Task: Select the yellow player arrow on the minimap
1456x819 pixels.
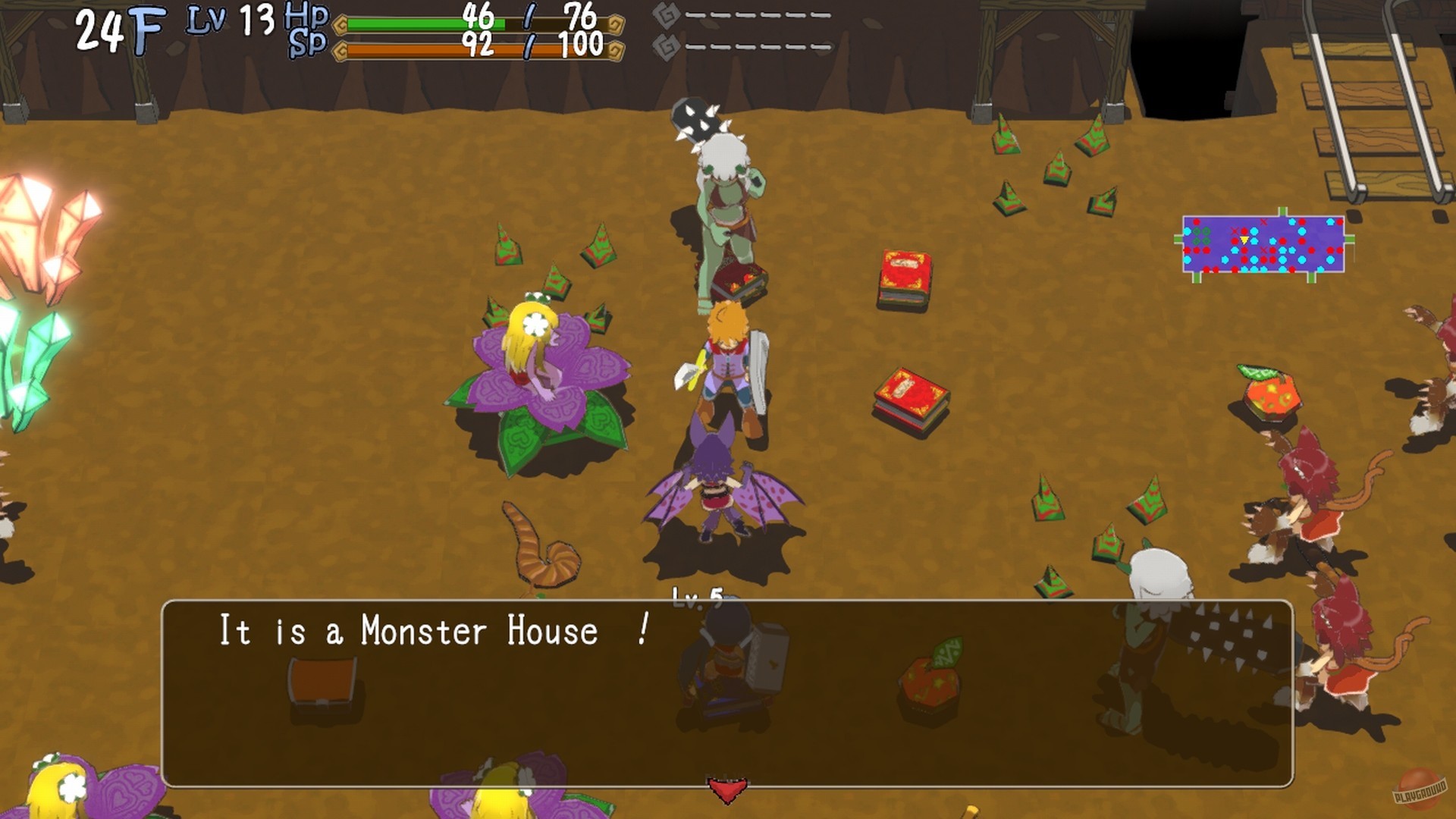Action: 1244,240
